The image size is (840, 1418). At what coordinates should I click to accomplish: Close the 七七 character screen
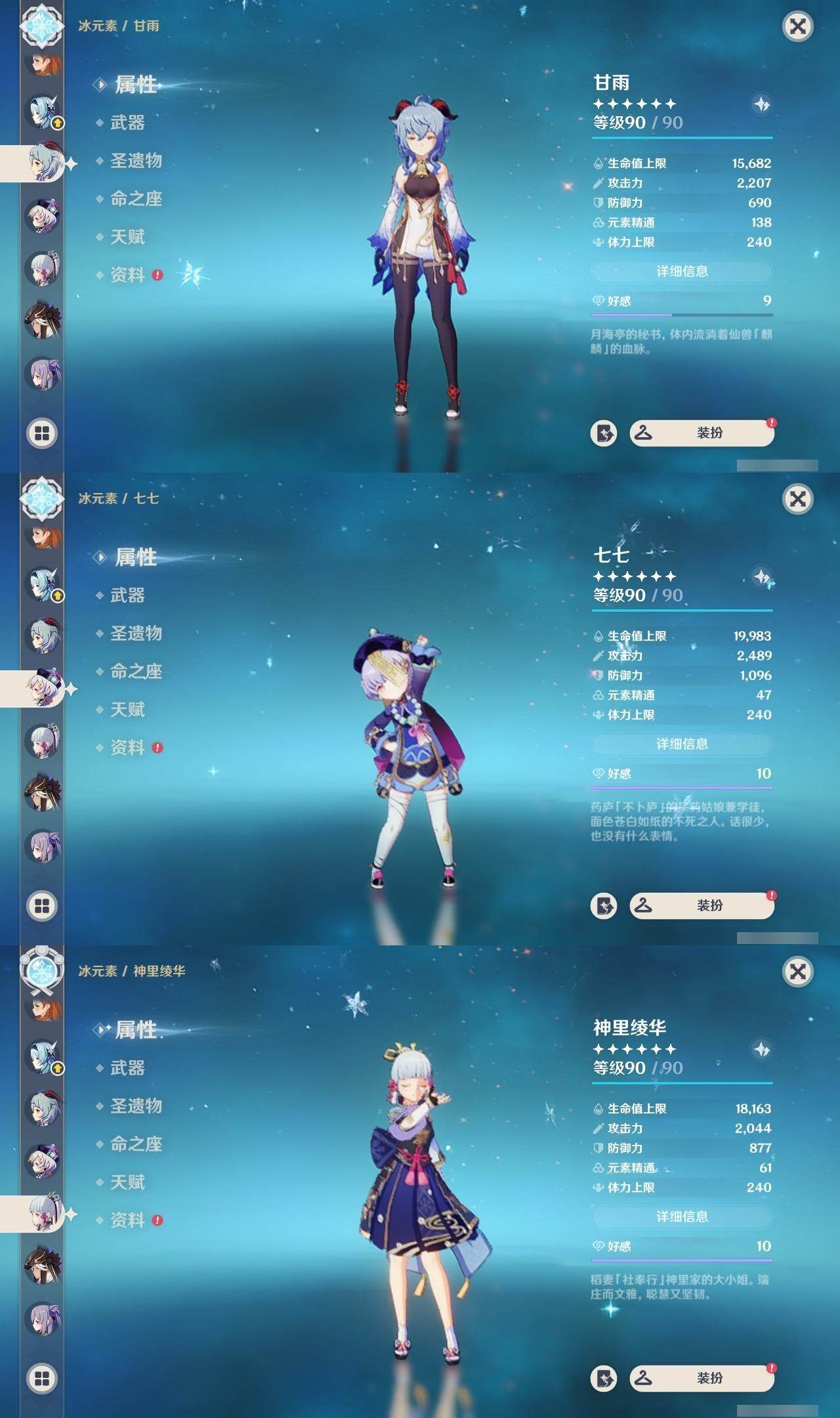797,499
